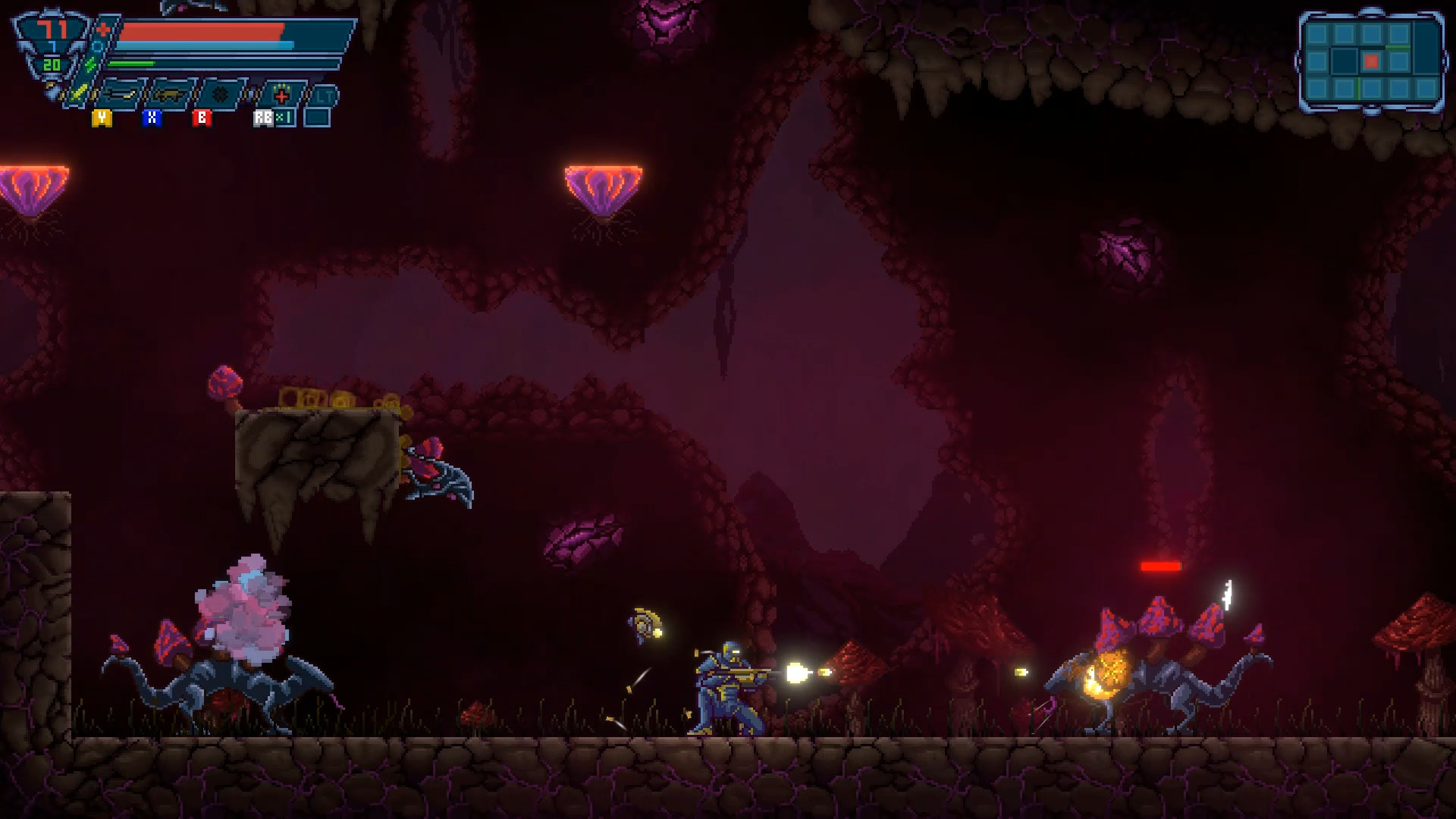Click the ammo counter showing 71

pyautogui.click(x=54, y=28)
